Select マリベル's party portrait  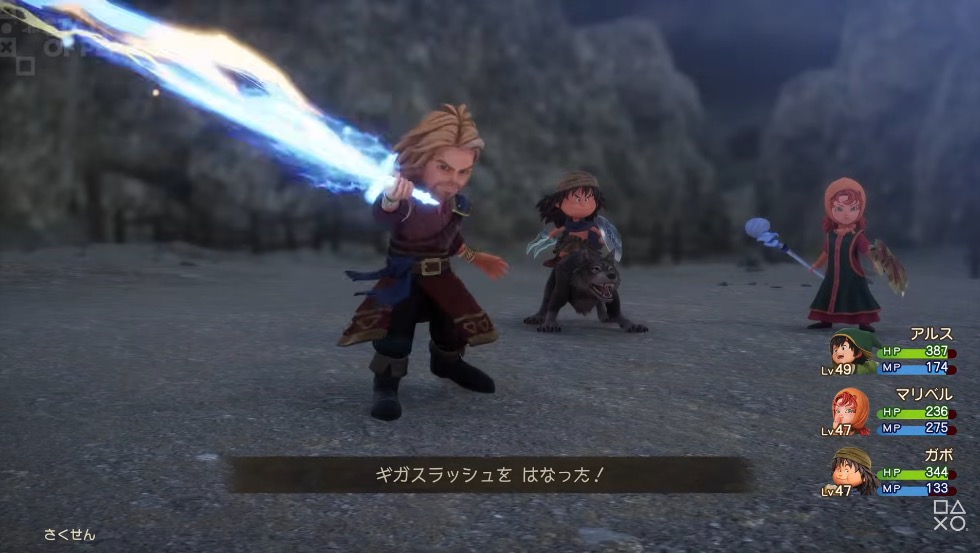pyautogui.click(x=850, y=410)
